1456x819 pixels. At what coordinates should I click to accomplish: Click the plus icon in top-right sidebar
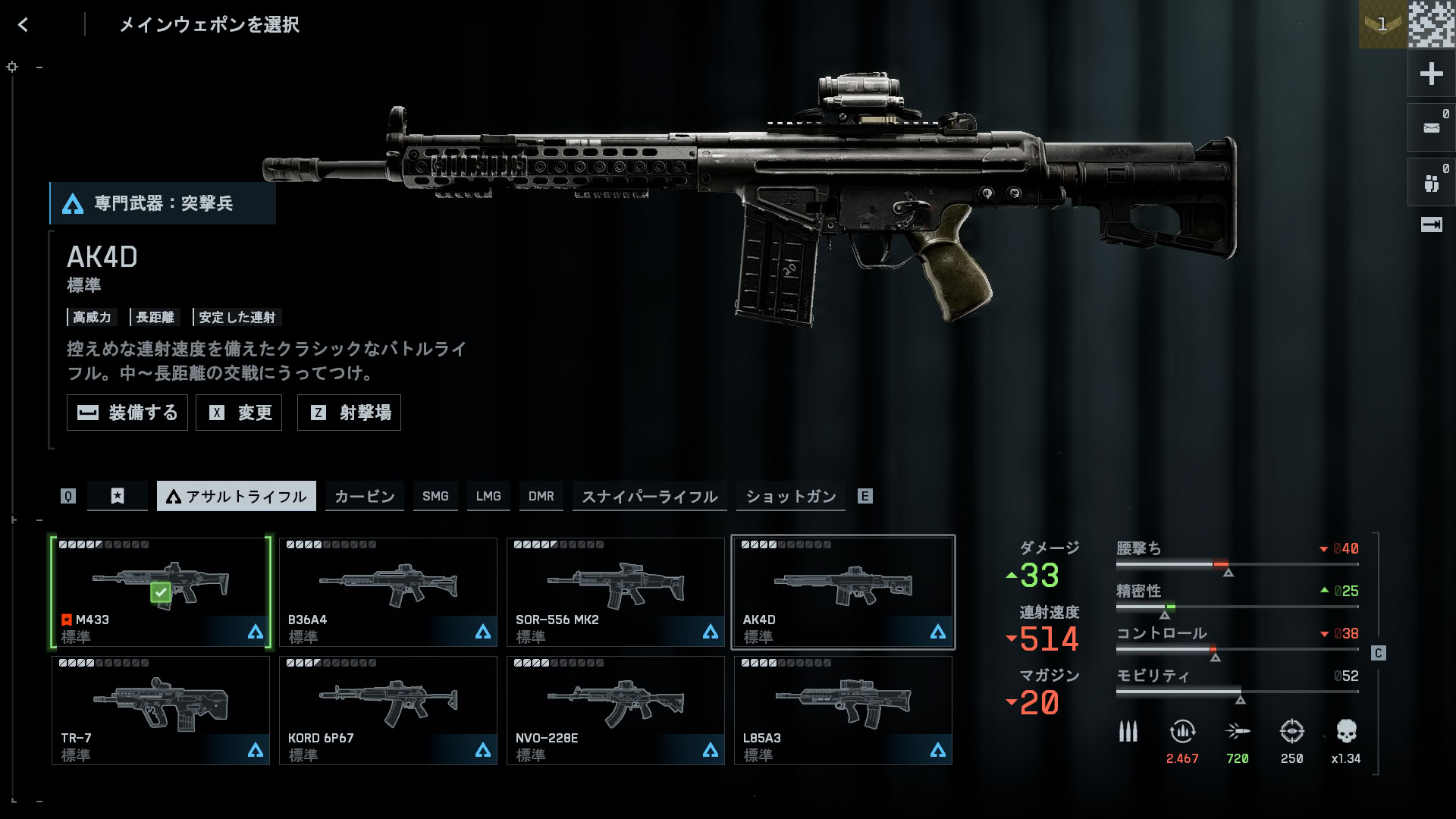pos(1431,74)
